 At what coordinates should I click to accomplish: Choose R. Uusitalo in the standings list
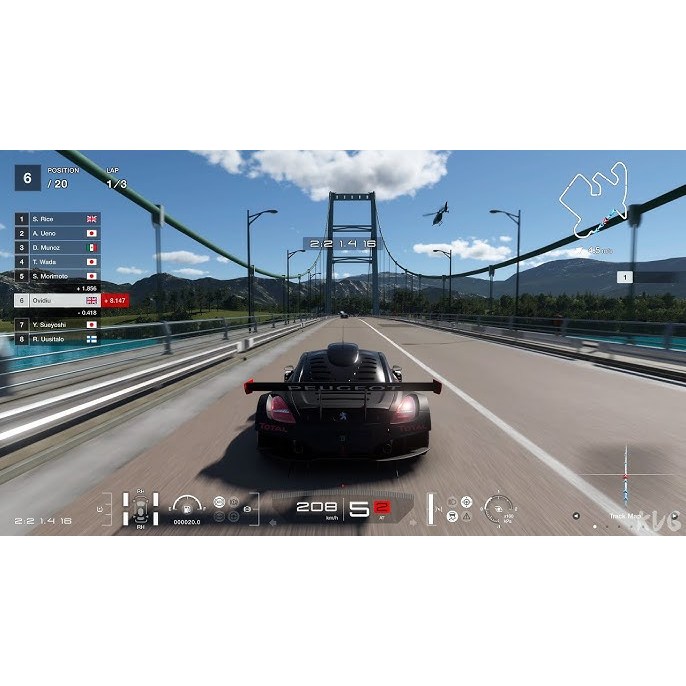(57, 339)
